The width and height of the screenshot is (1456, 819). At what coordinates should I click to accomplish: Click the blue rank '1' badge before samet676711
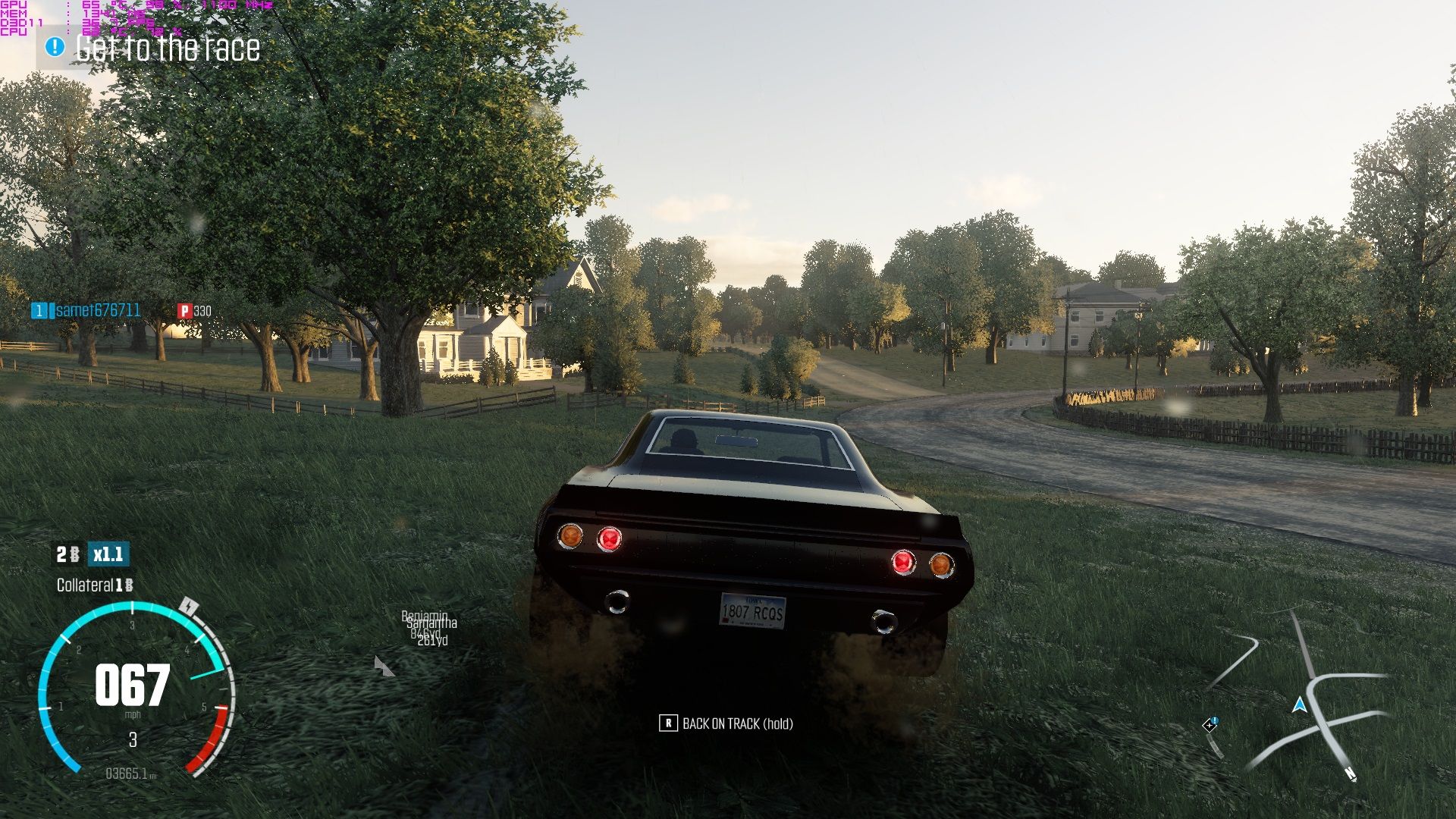point(39,311)
